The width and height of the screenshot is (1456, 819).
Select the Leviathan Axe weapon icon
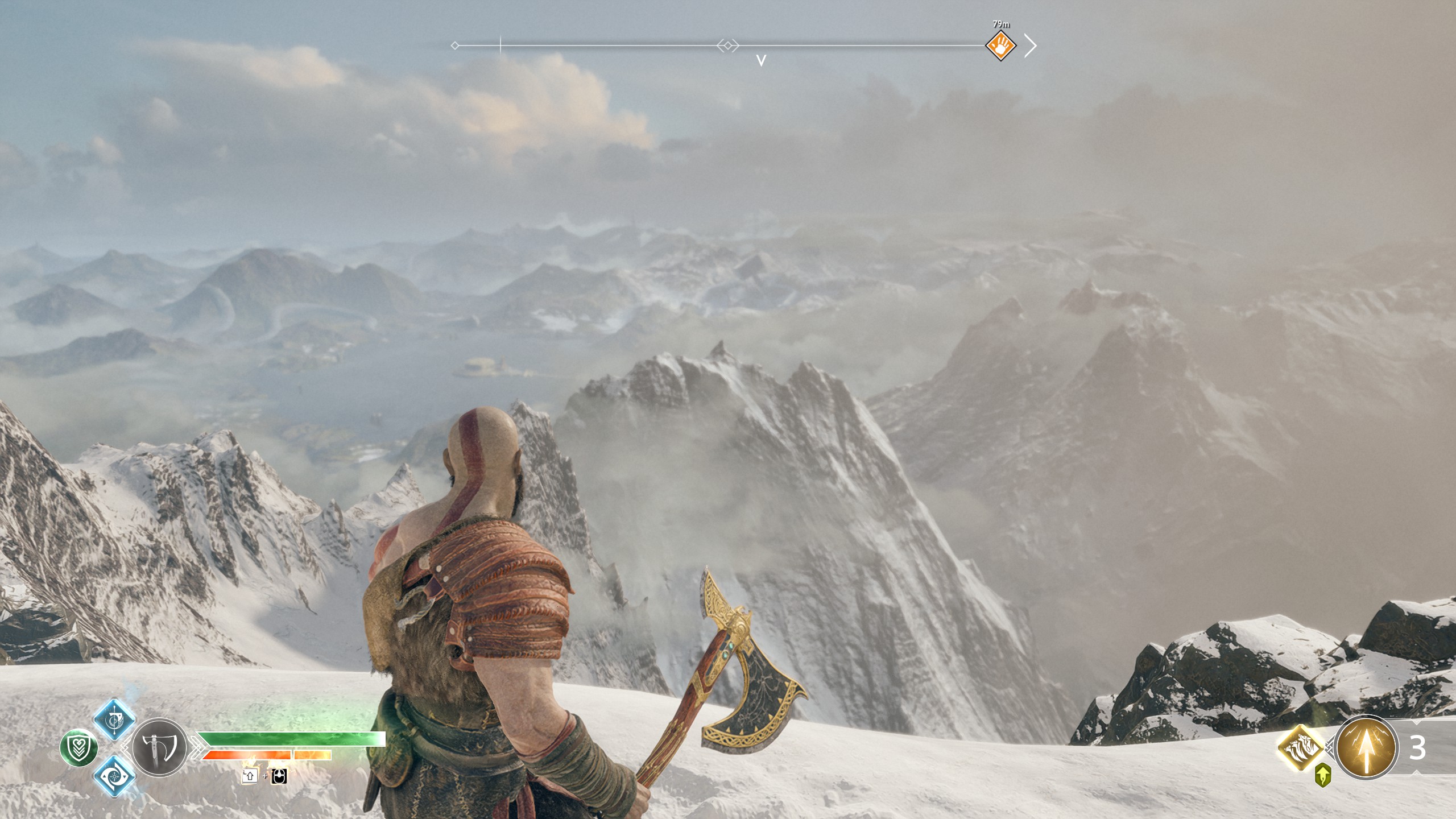point(159,747)
